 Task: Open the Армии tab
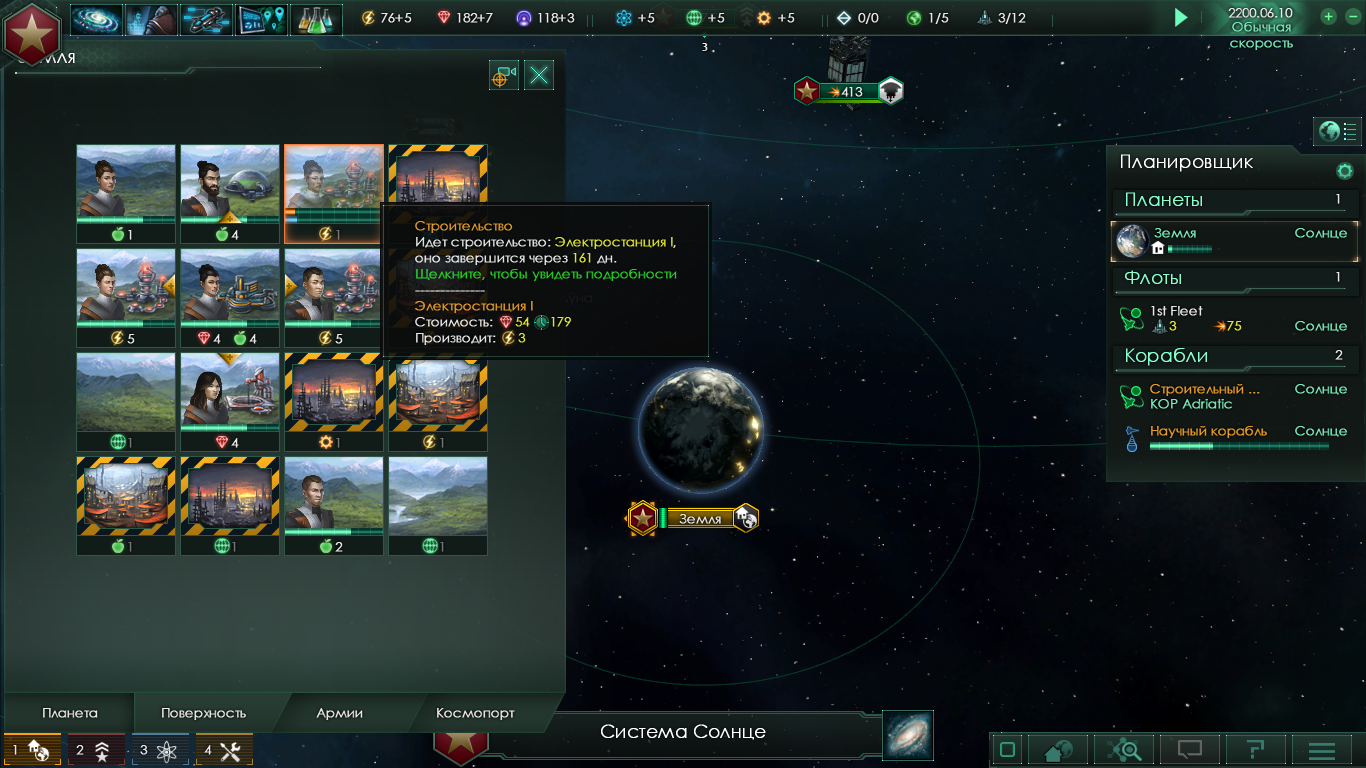339,713
